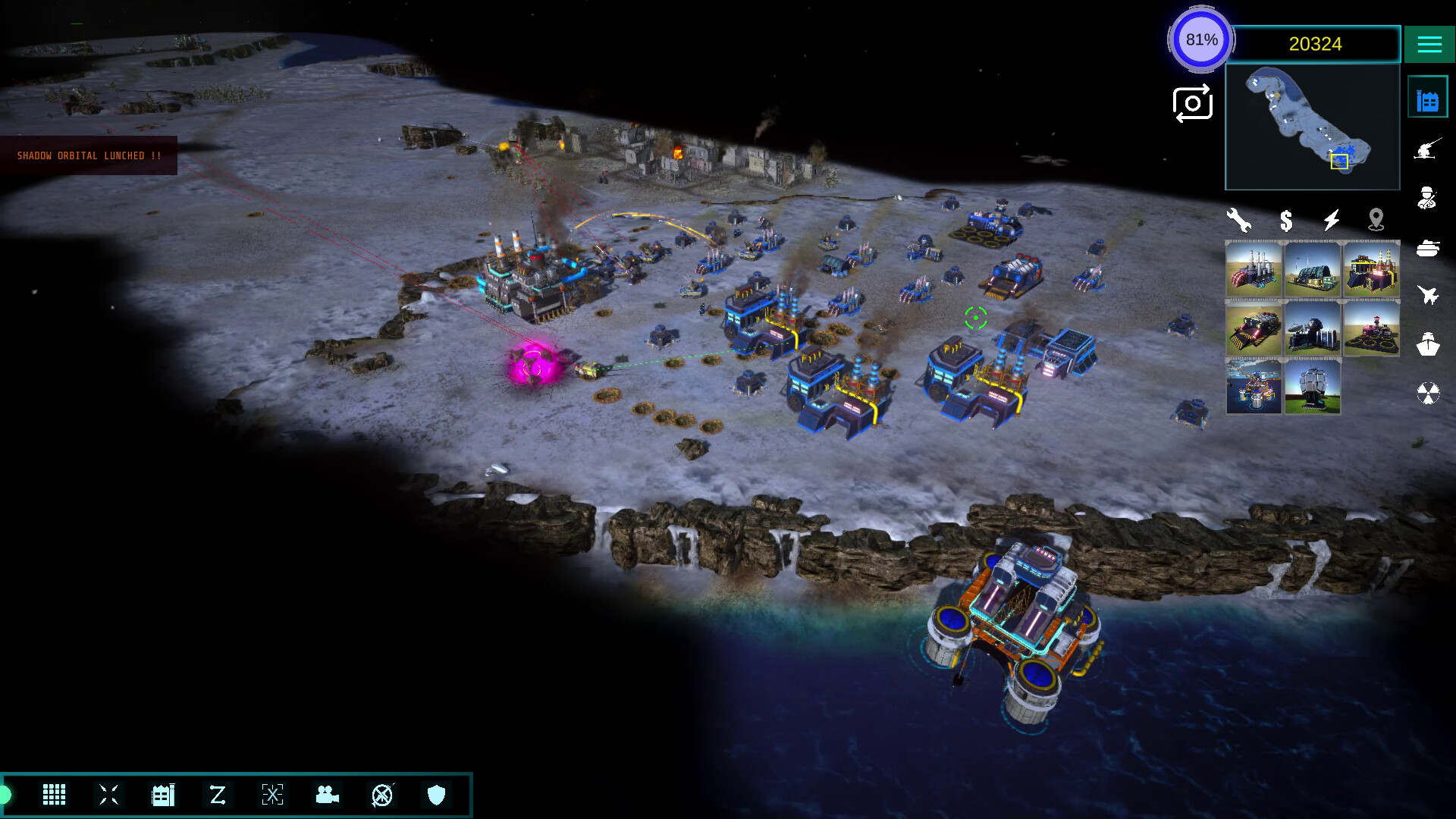Open the infantry soldier category
Viewport: 1456px width, 819px height.
(1427, 198)
